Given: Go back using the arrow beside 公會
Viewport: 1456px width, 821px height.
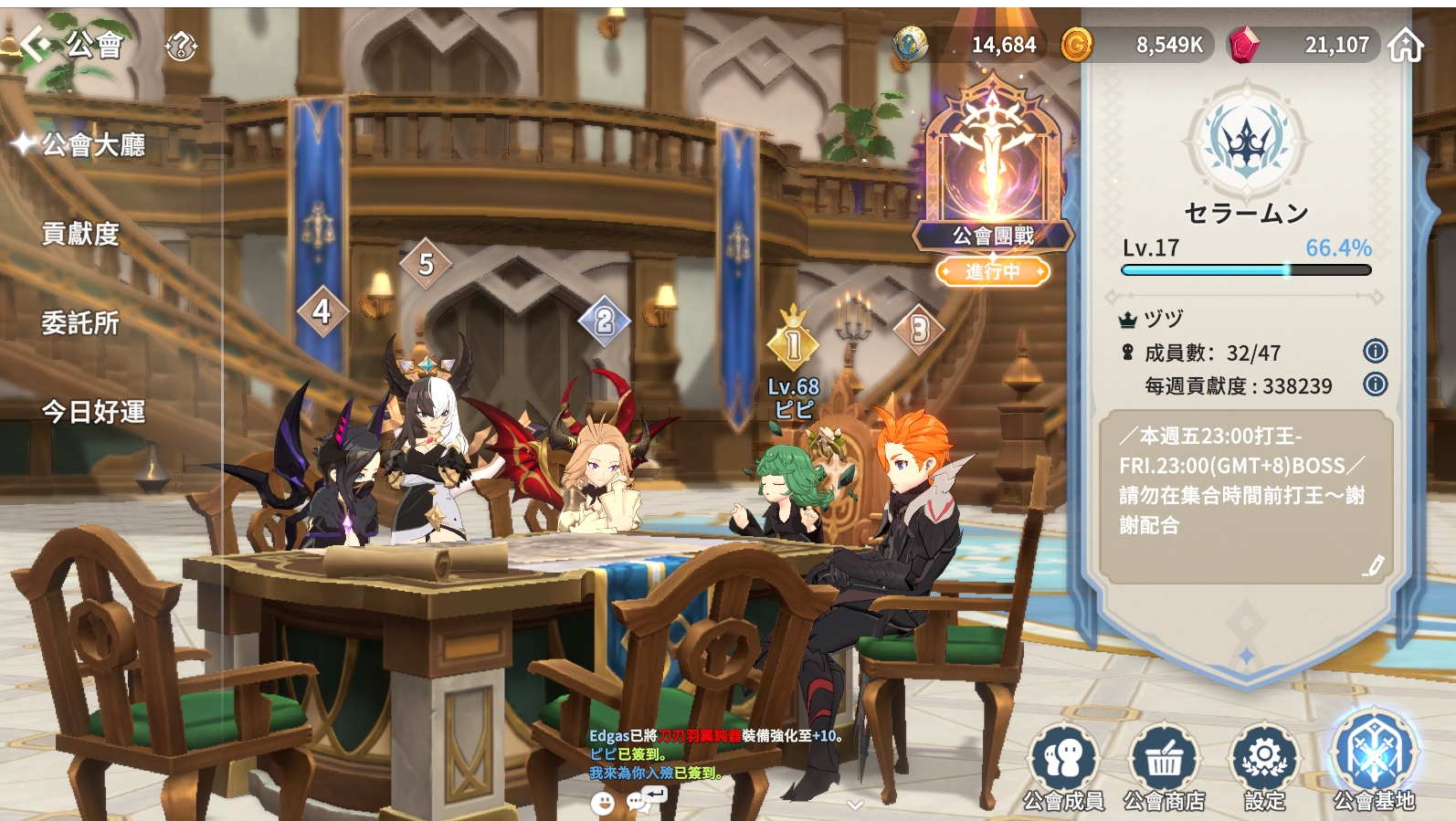Looking at the screenshot, I should point(36,43).
